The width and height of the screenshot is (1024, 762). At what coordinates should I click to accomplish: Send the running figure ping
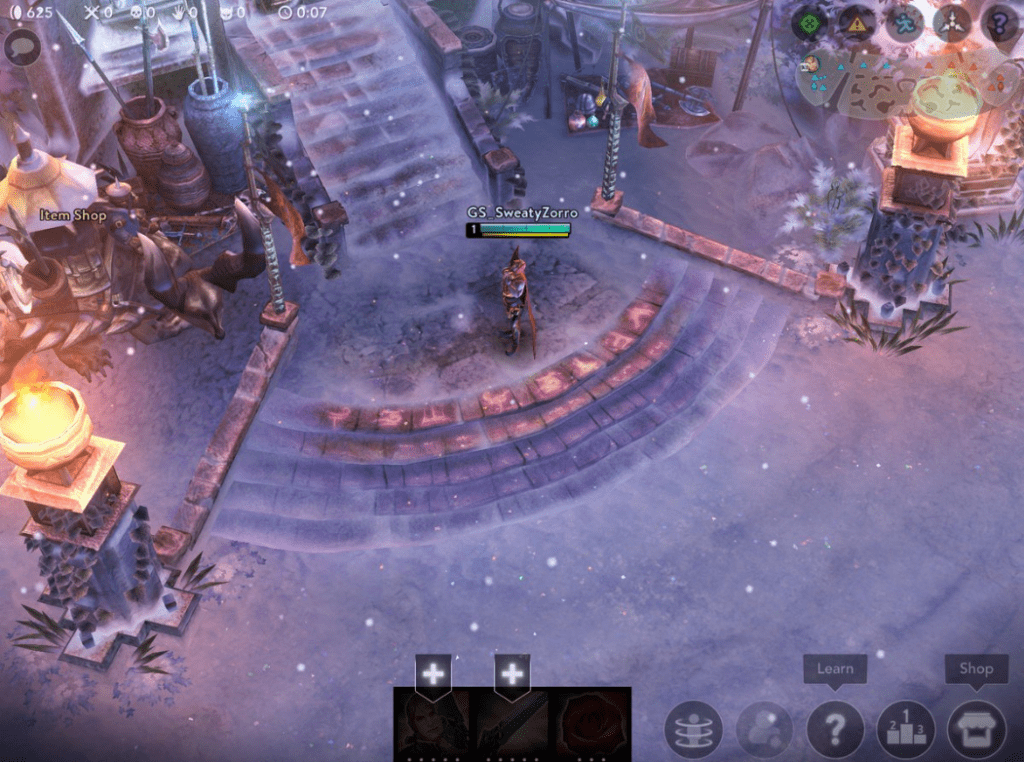tap(904, 22)
